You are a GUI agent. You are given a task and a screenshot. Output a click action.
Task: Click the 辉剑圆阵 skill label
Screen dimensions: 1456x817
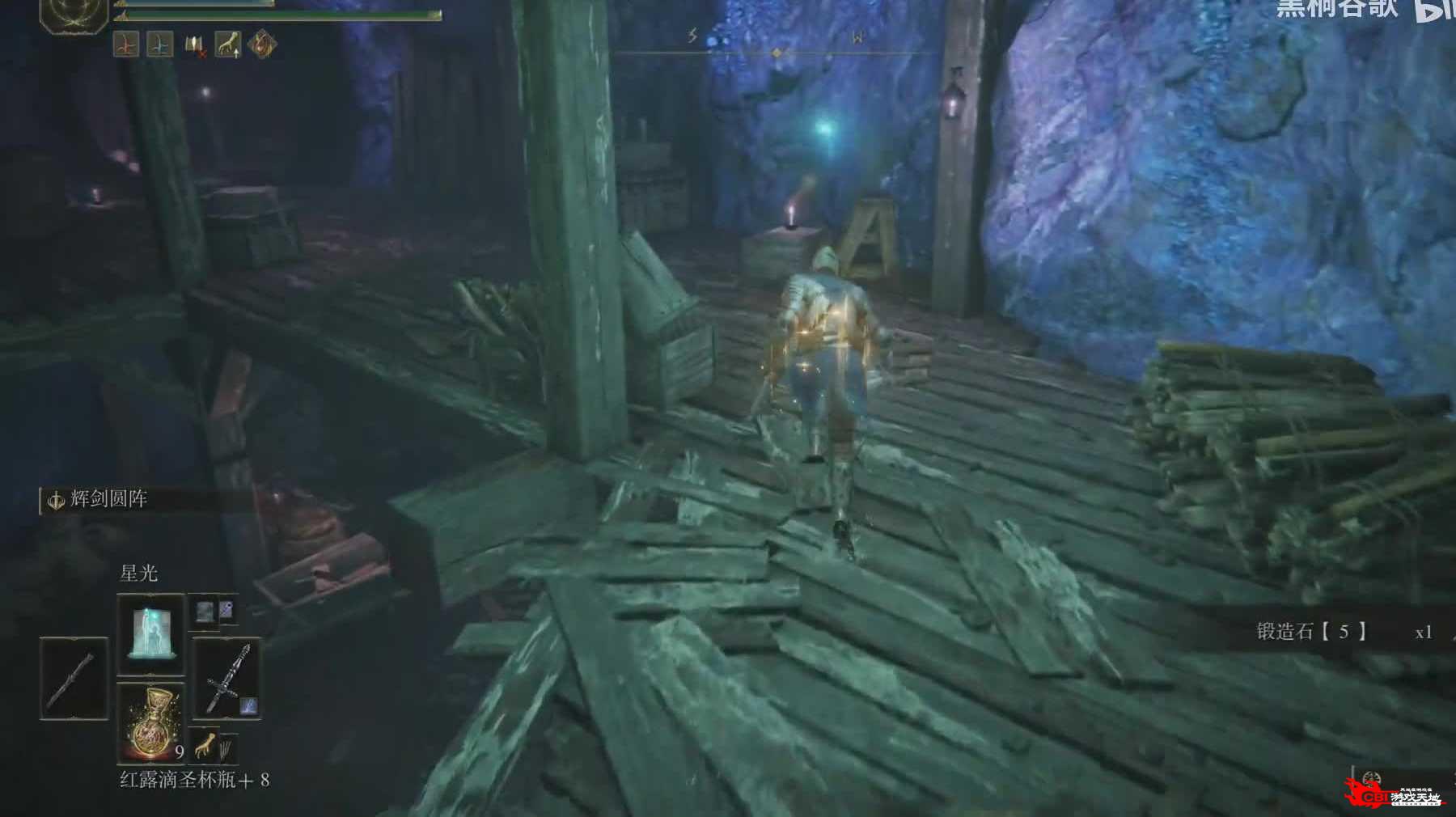click(x=108, y=499)
